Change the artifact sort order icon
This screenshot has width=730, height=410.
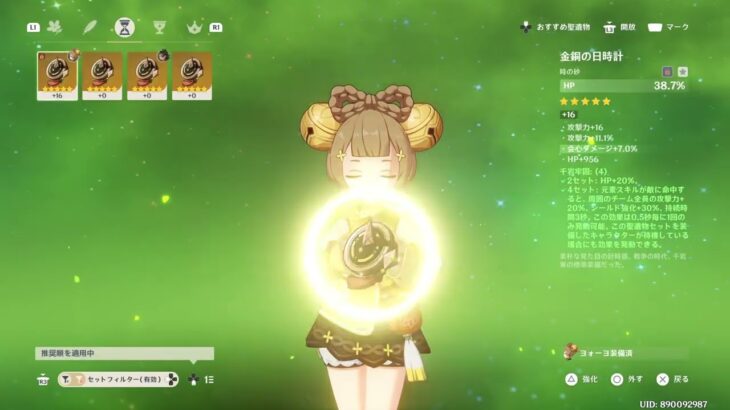(x=207, y=380)
